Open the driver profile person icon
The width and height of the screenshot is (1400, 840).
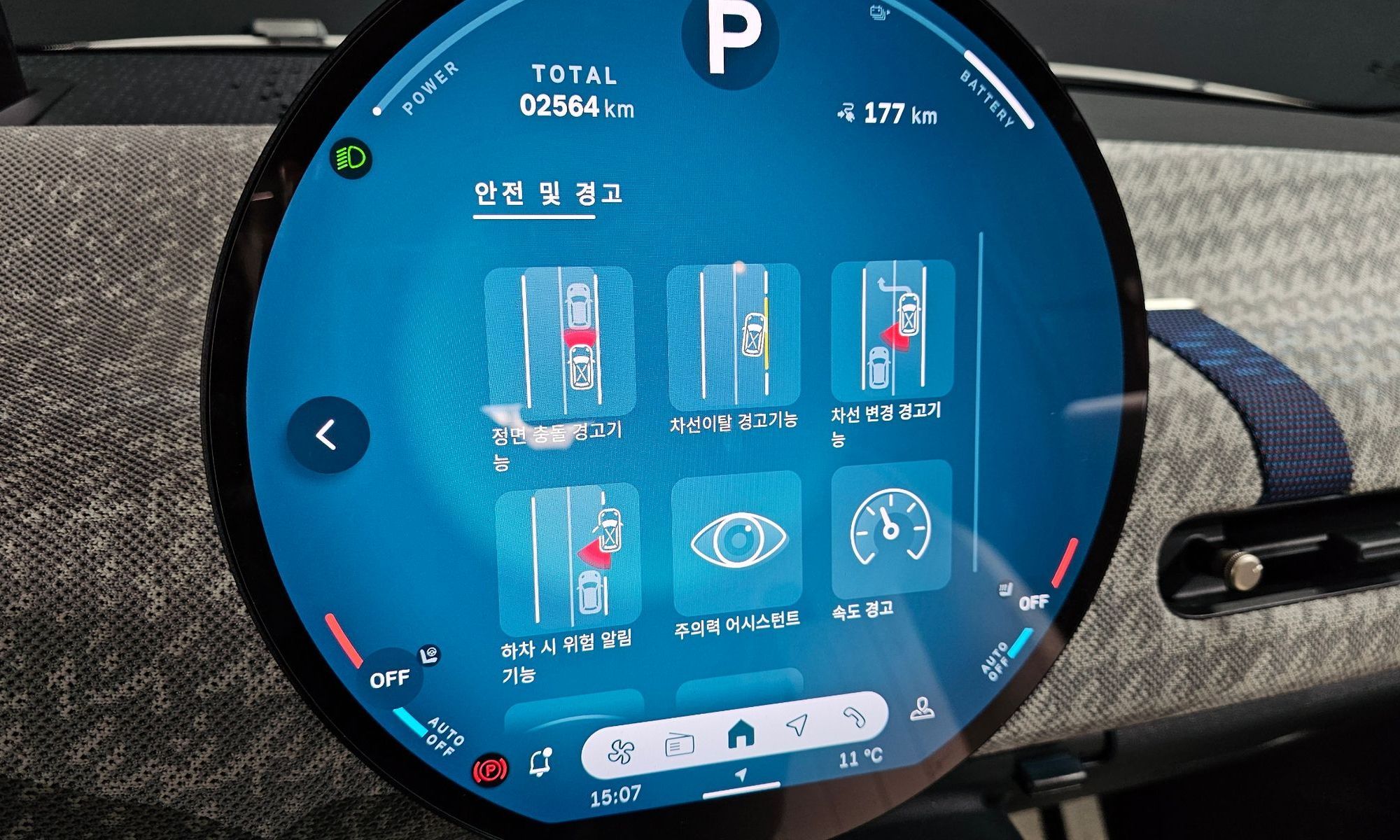(923, 710)
